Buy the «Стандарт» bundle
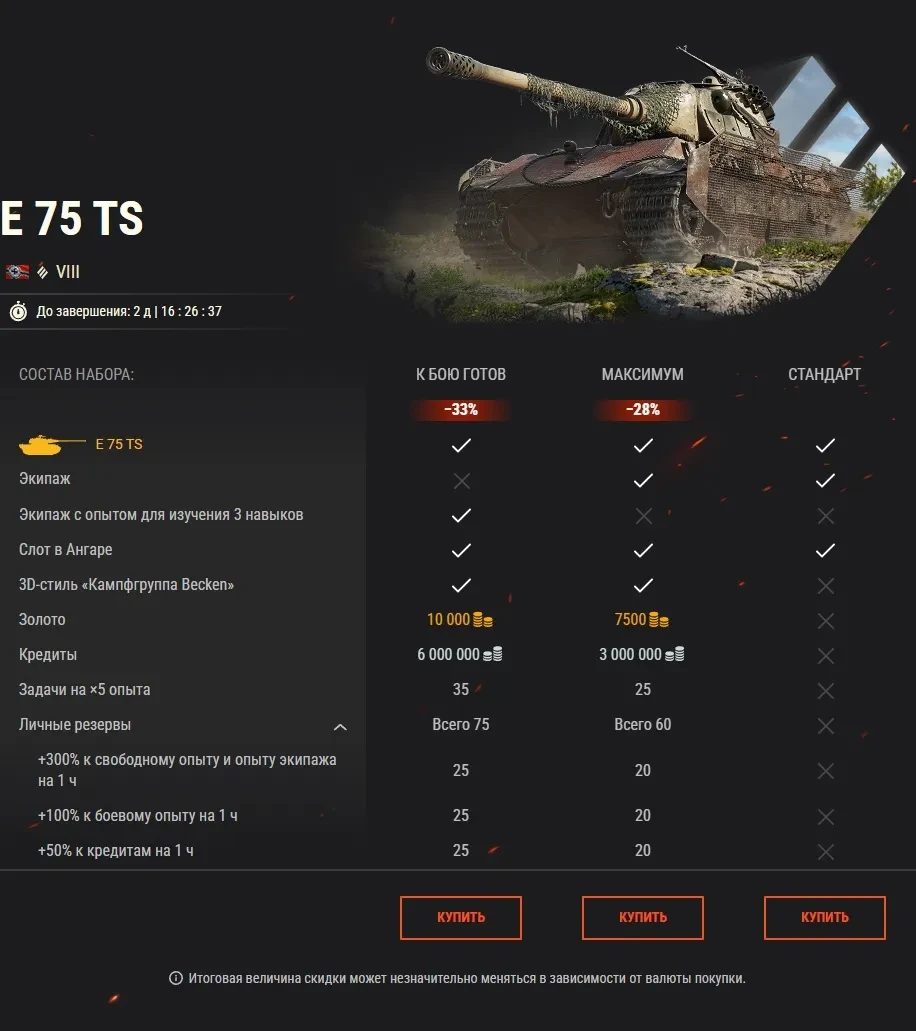The width and height of the screenshot is (916, 1031). (824, 917)
